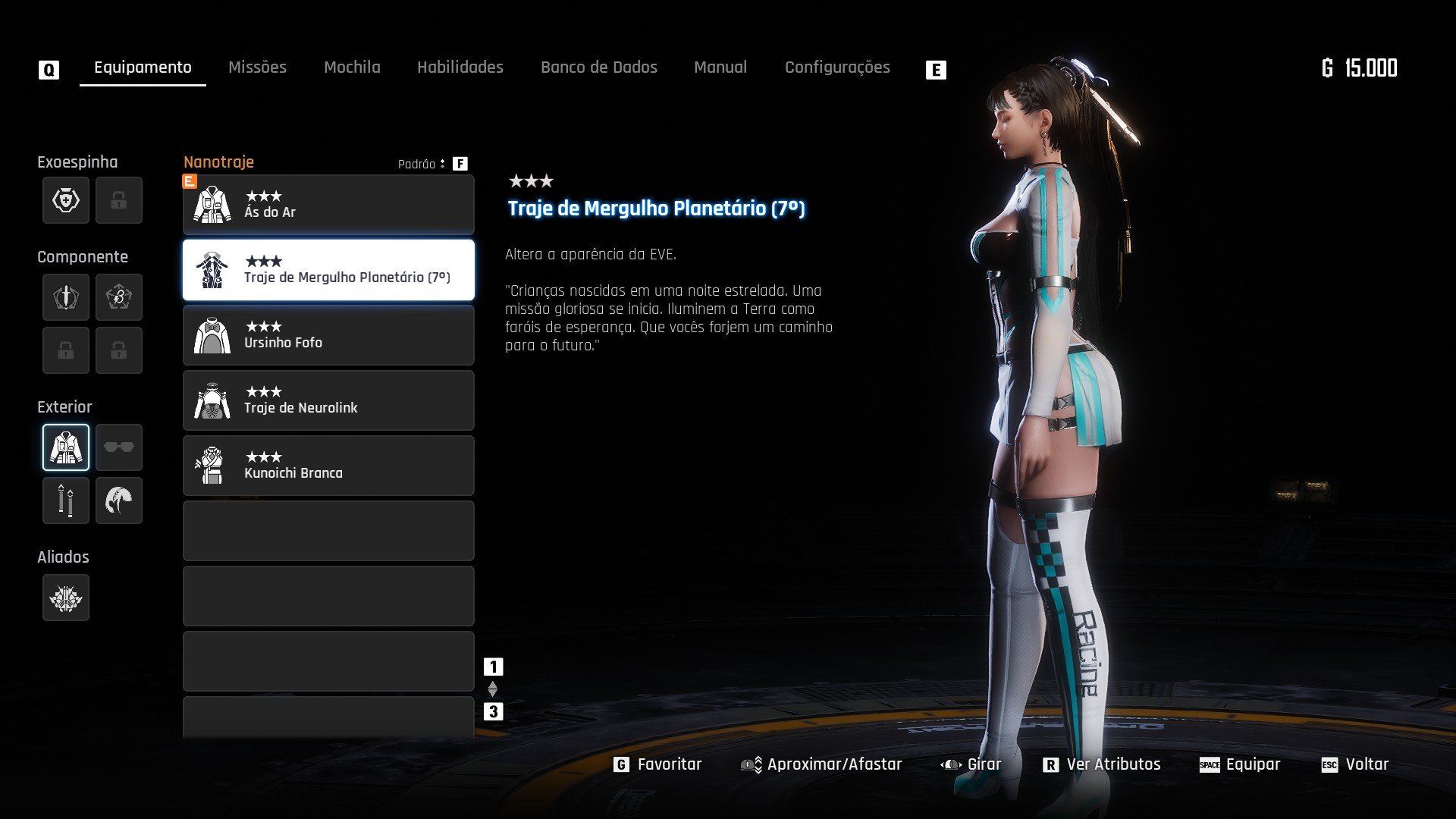Click Voltar to go back

(1356, 764)
